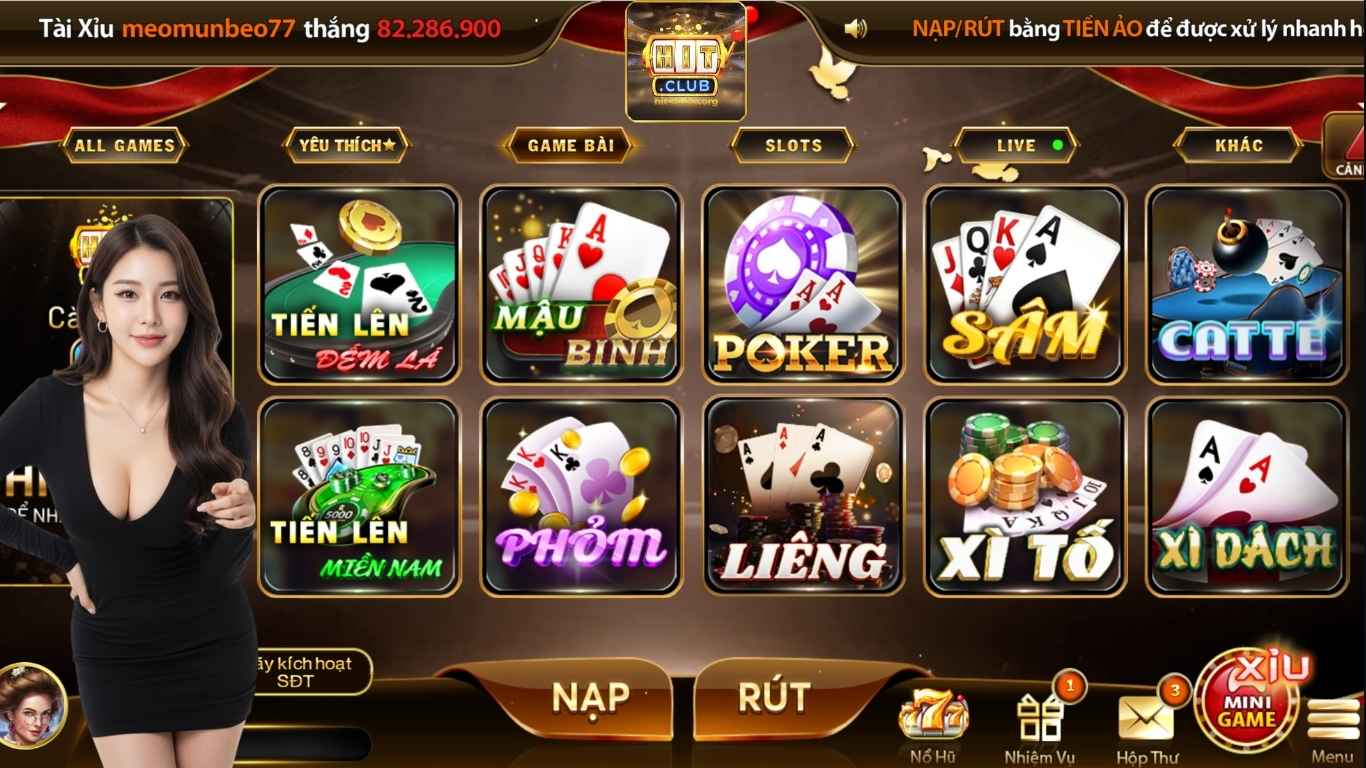
Task: Open the KHÁC category menu
Action: pyautogui.click(x=1237, y=145)
